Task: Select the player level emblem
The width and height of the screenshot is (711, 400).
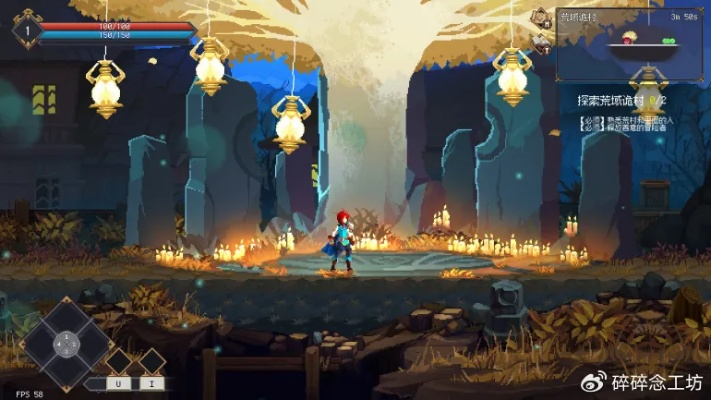Action: [27, 30]
